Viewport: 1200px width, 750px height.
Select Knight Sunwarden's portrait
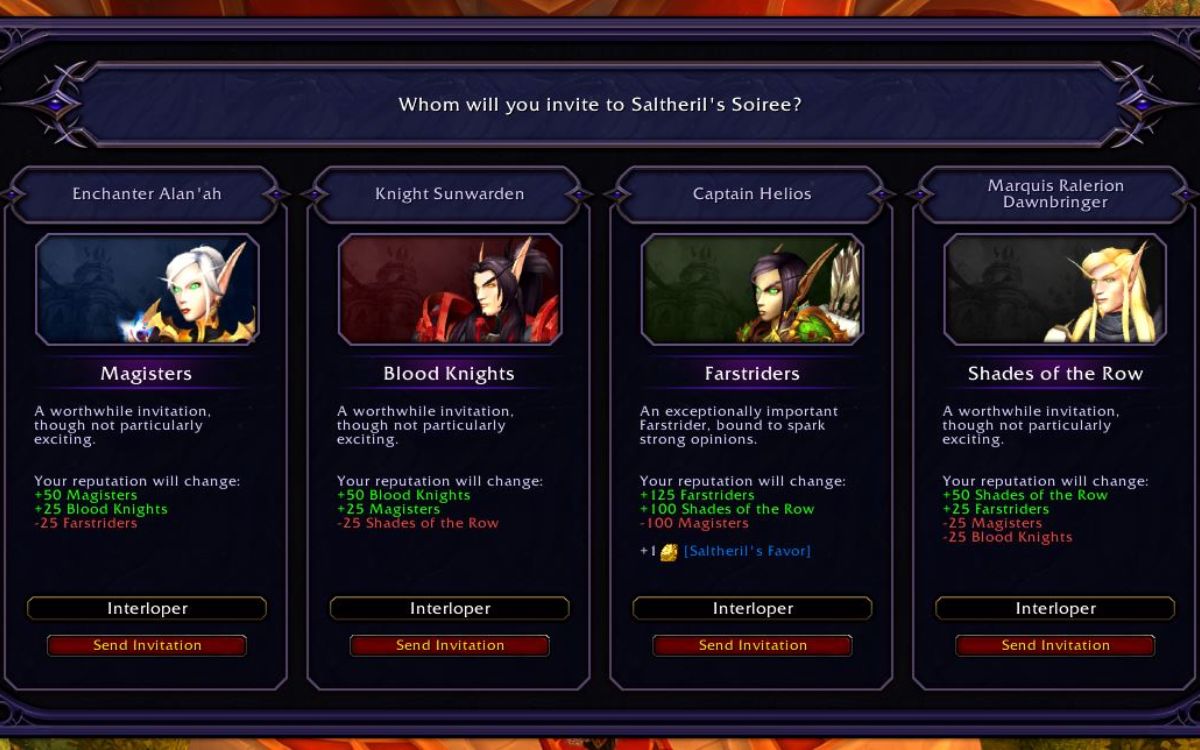coord(450,290)
